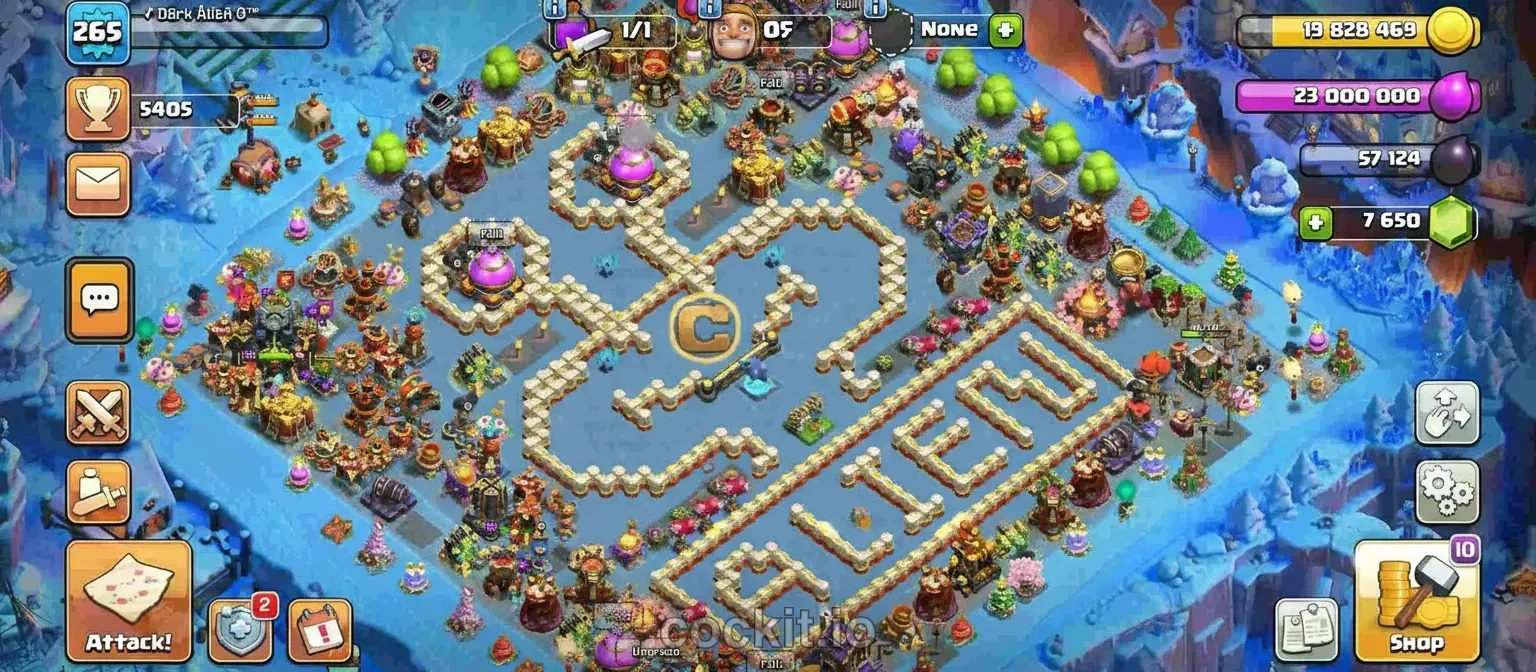Open the notes pages icon

coord(1308,630)
